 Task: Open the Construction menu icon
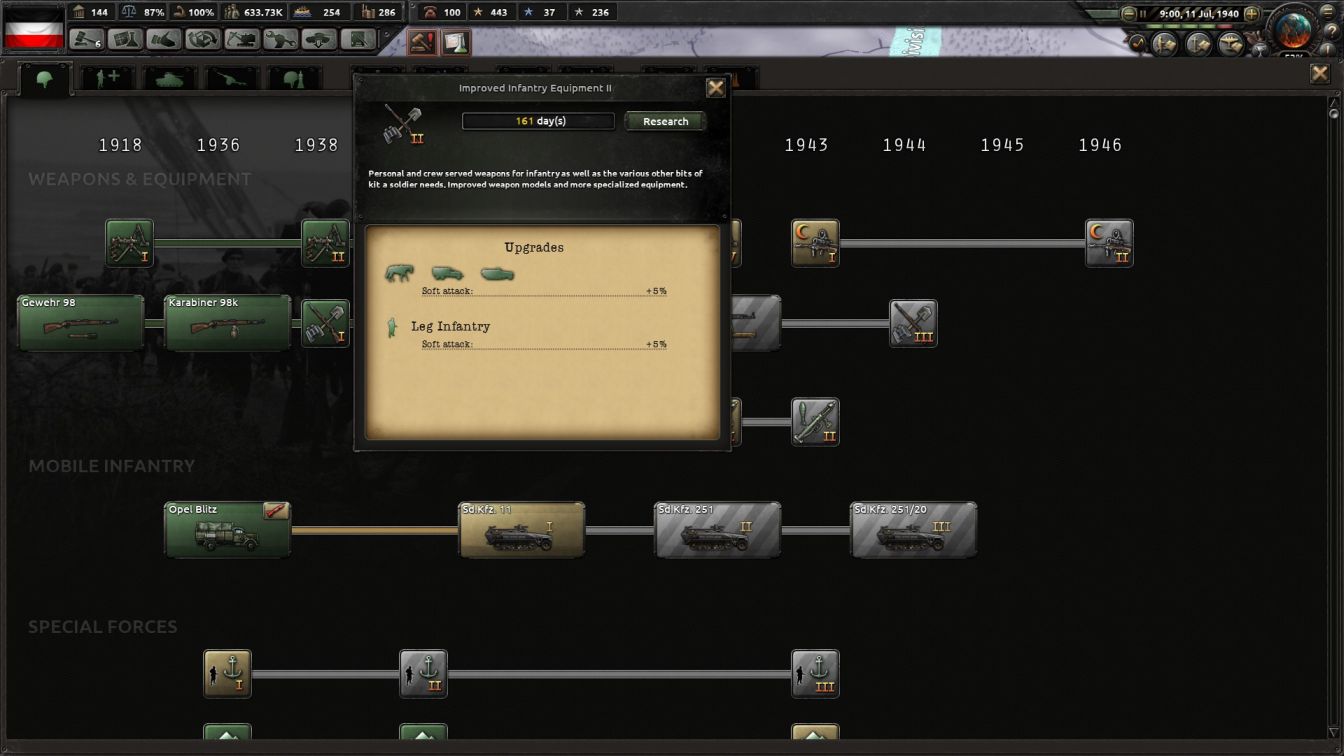tap(242, 38)
